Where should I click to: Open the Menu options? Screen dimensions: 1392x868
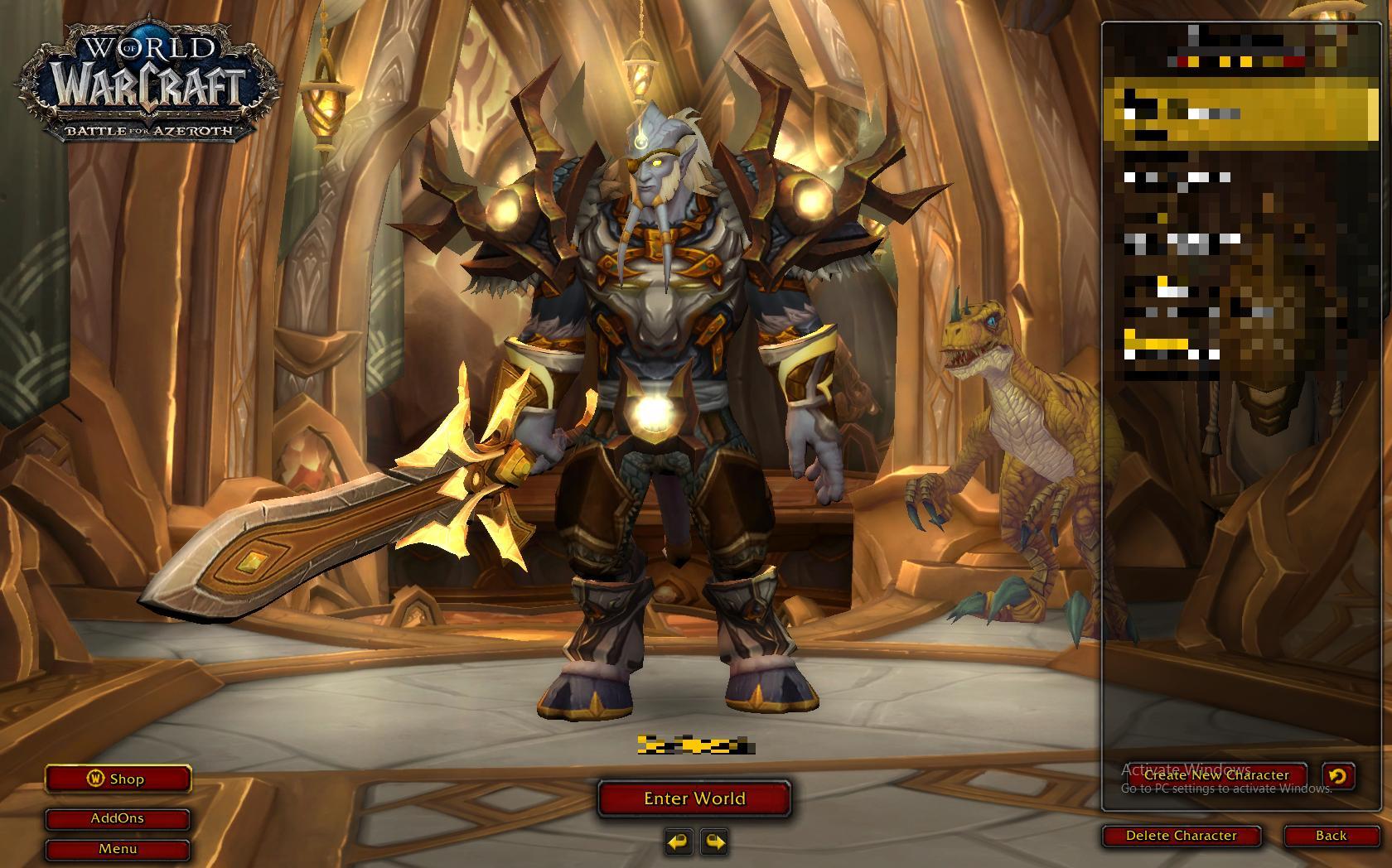click(x=118, y=848)
